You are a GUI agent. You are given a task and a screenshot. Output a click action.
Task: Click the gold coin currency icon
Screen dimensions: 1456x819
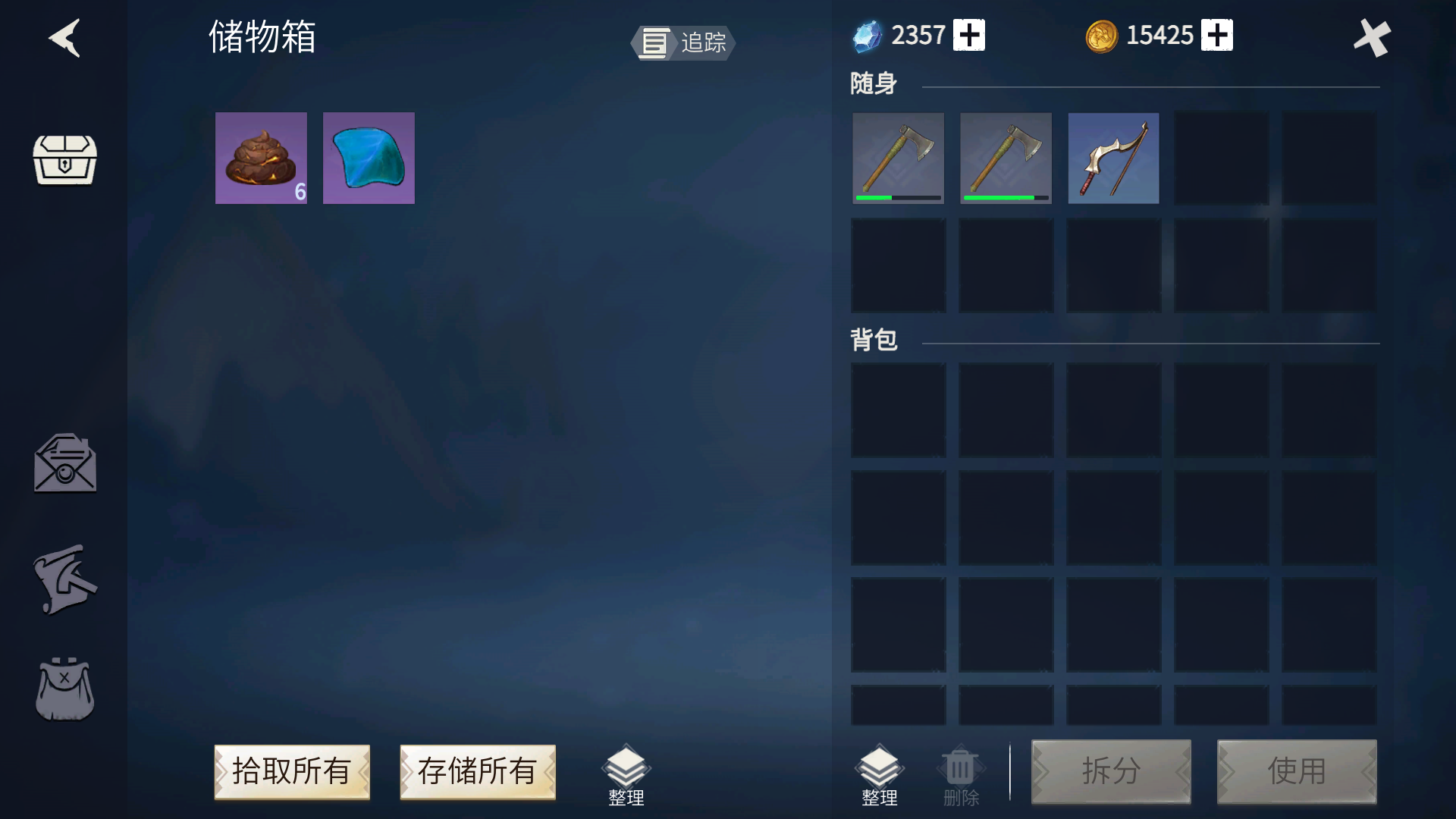pyautogui.click(x=1101, y=34)
